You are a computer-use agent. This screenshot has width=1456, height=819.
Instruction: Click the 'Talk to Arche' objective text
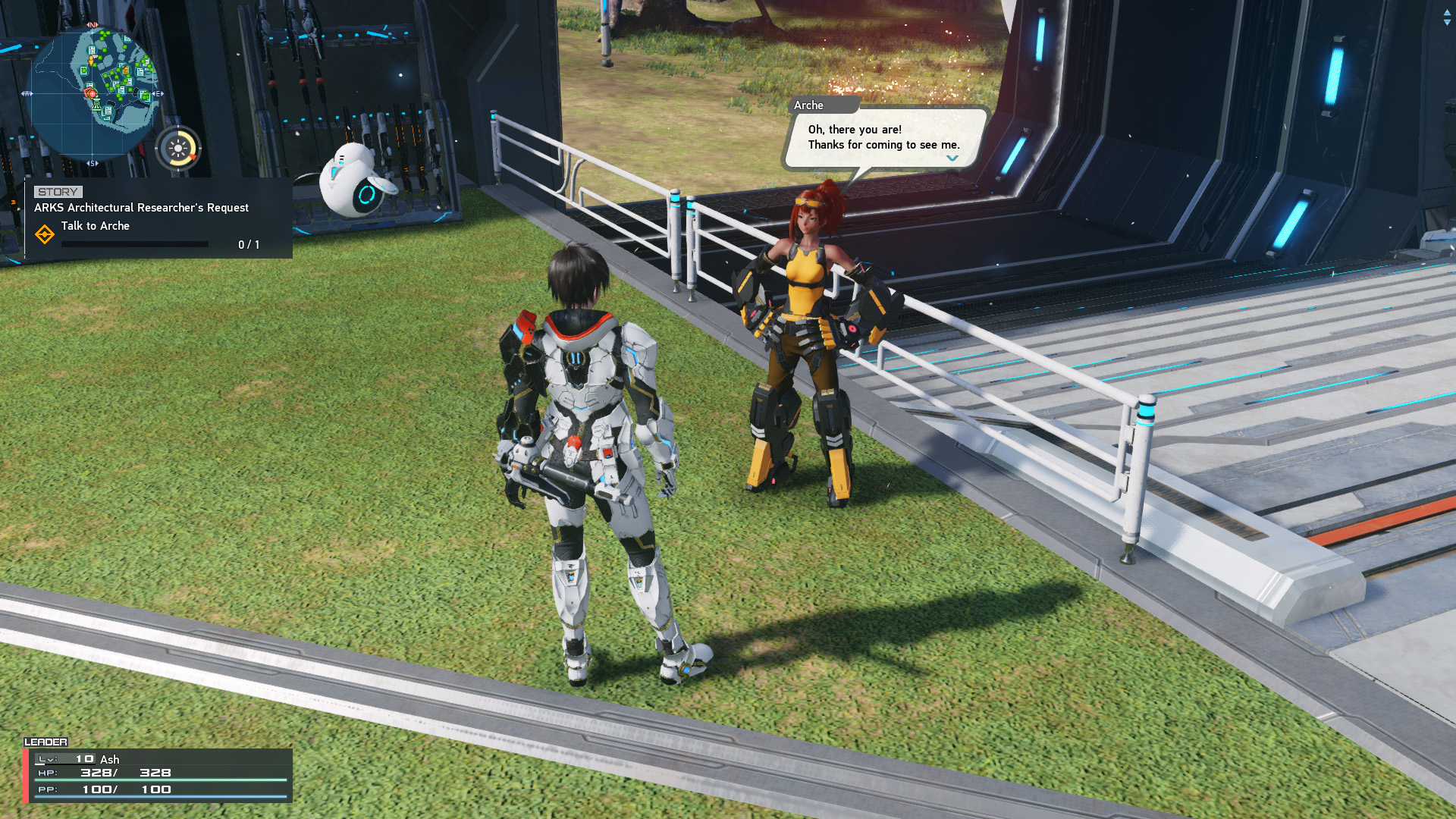[96, 226]
